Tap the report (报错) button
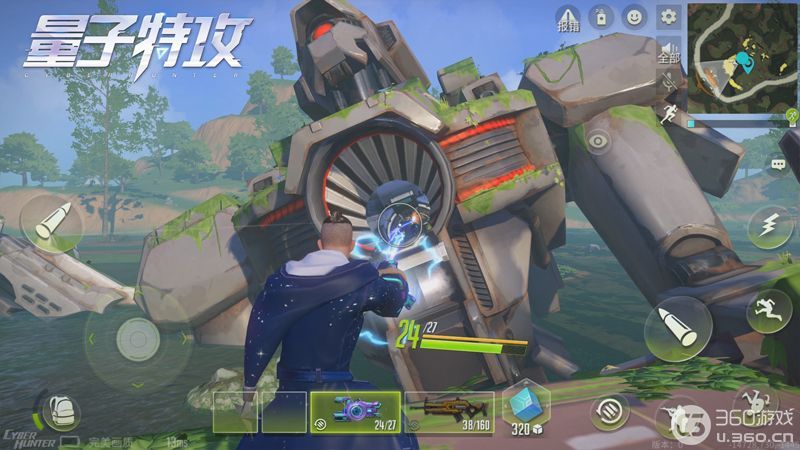The image size is (800, 450). click(567, 17)
